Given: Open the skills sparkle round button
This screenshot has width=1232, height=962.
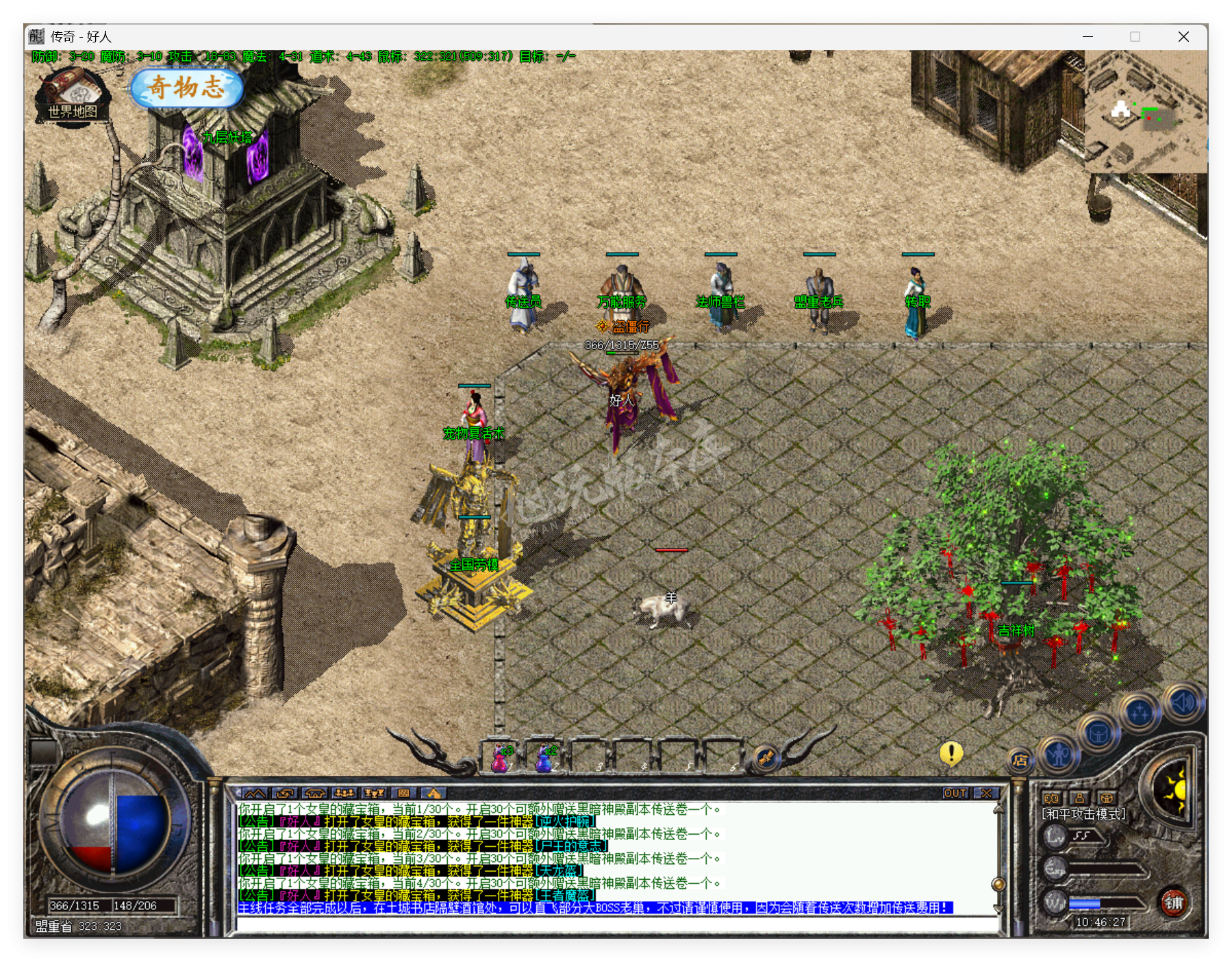Looking at the screenshot, I should 1140,713.
